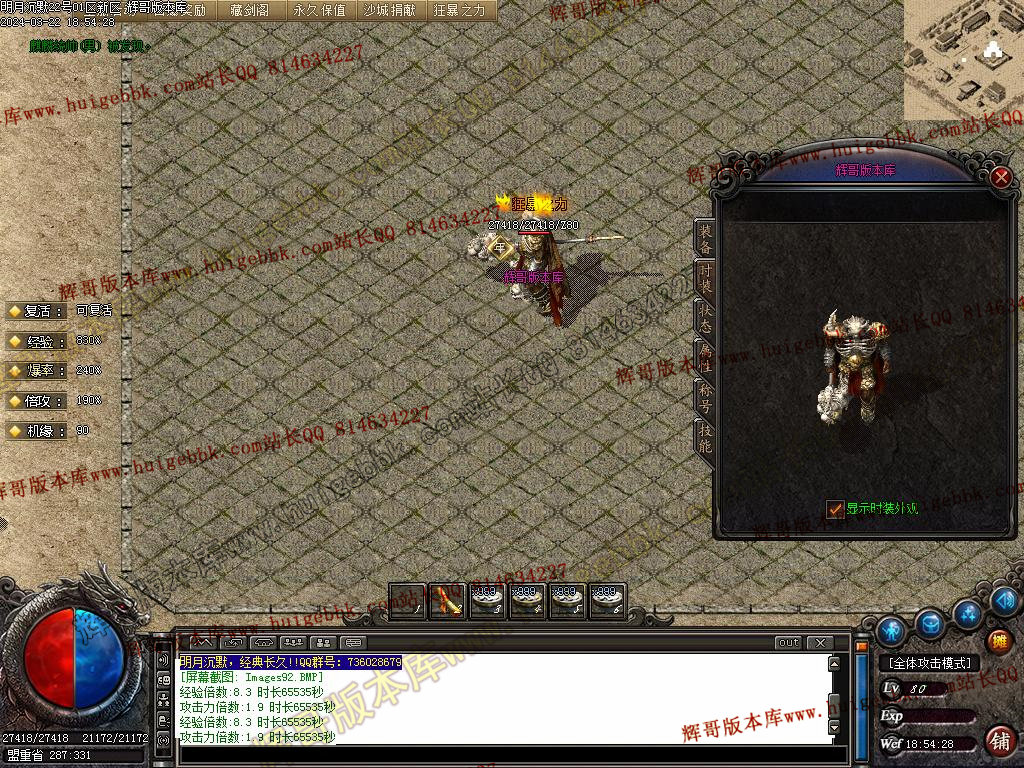Show the 属性 attributes tab
Screen dimensions: 1024x768
705,357
